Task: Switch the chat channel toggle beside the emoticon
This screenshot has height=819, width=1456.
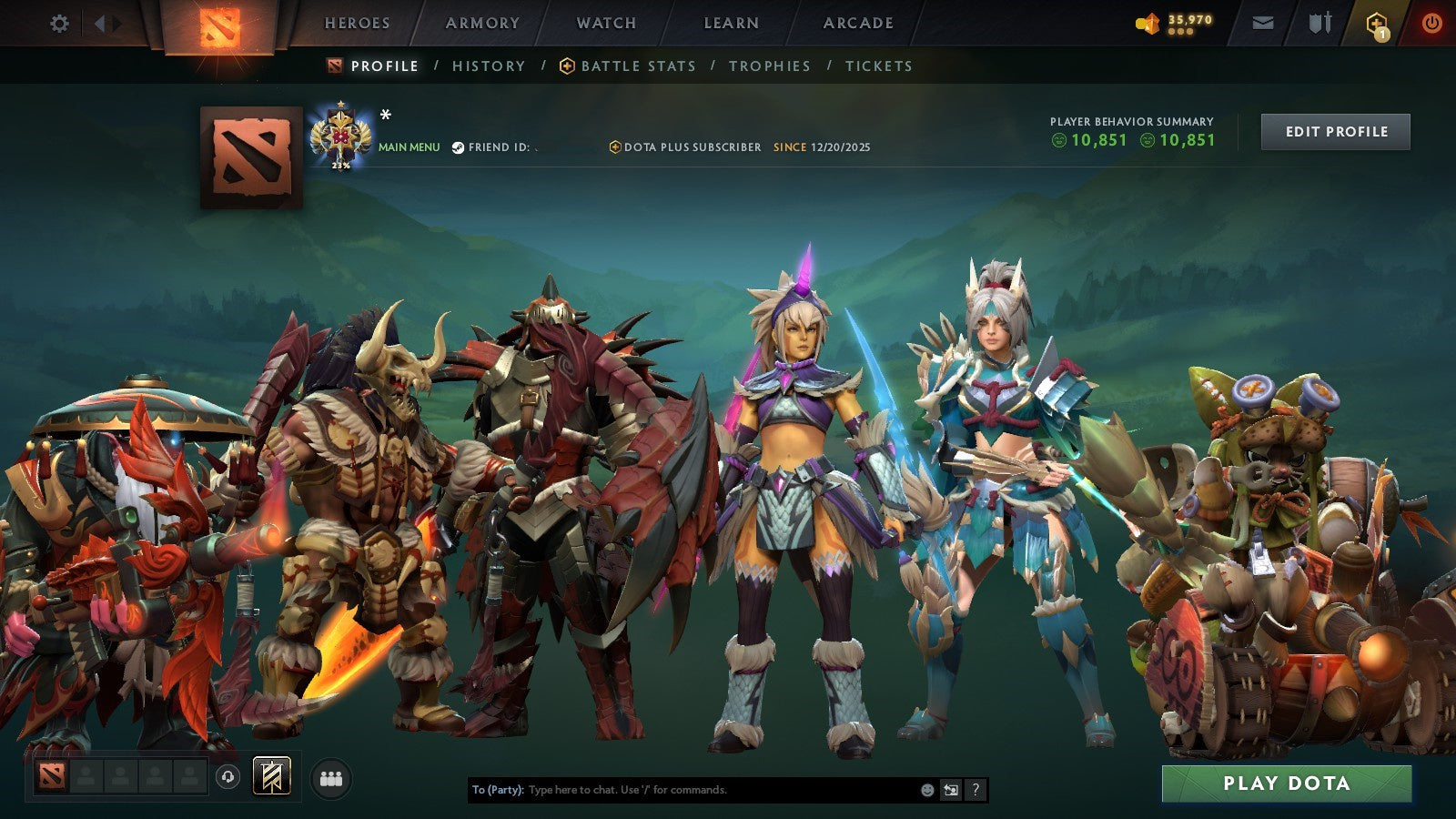Action: 949,791
